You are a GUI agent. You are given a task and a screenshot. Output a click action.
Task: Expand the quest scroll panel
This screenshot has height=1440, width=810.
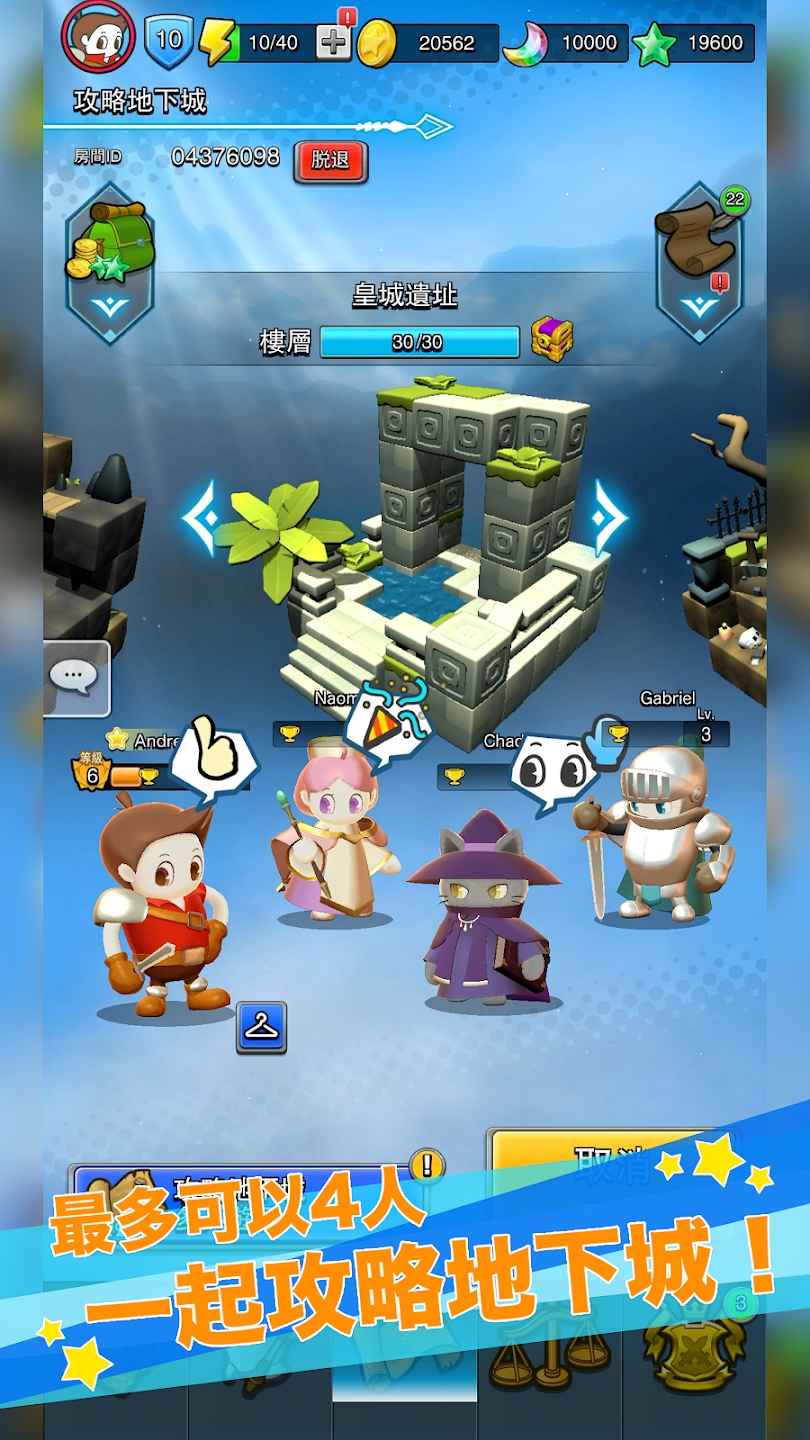coord(700,262)
